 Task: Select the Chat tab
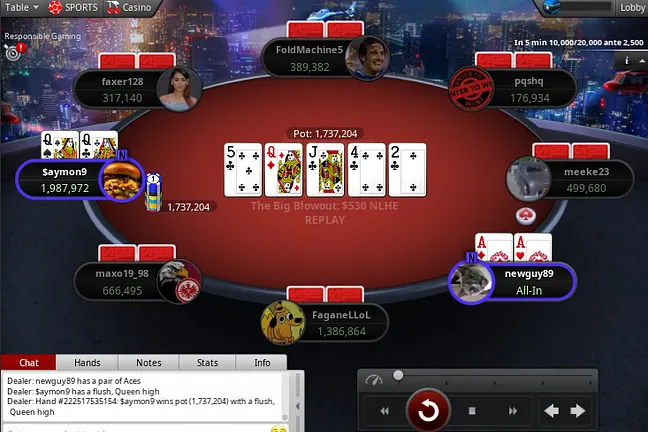click(29, 363)
